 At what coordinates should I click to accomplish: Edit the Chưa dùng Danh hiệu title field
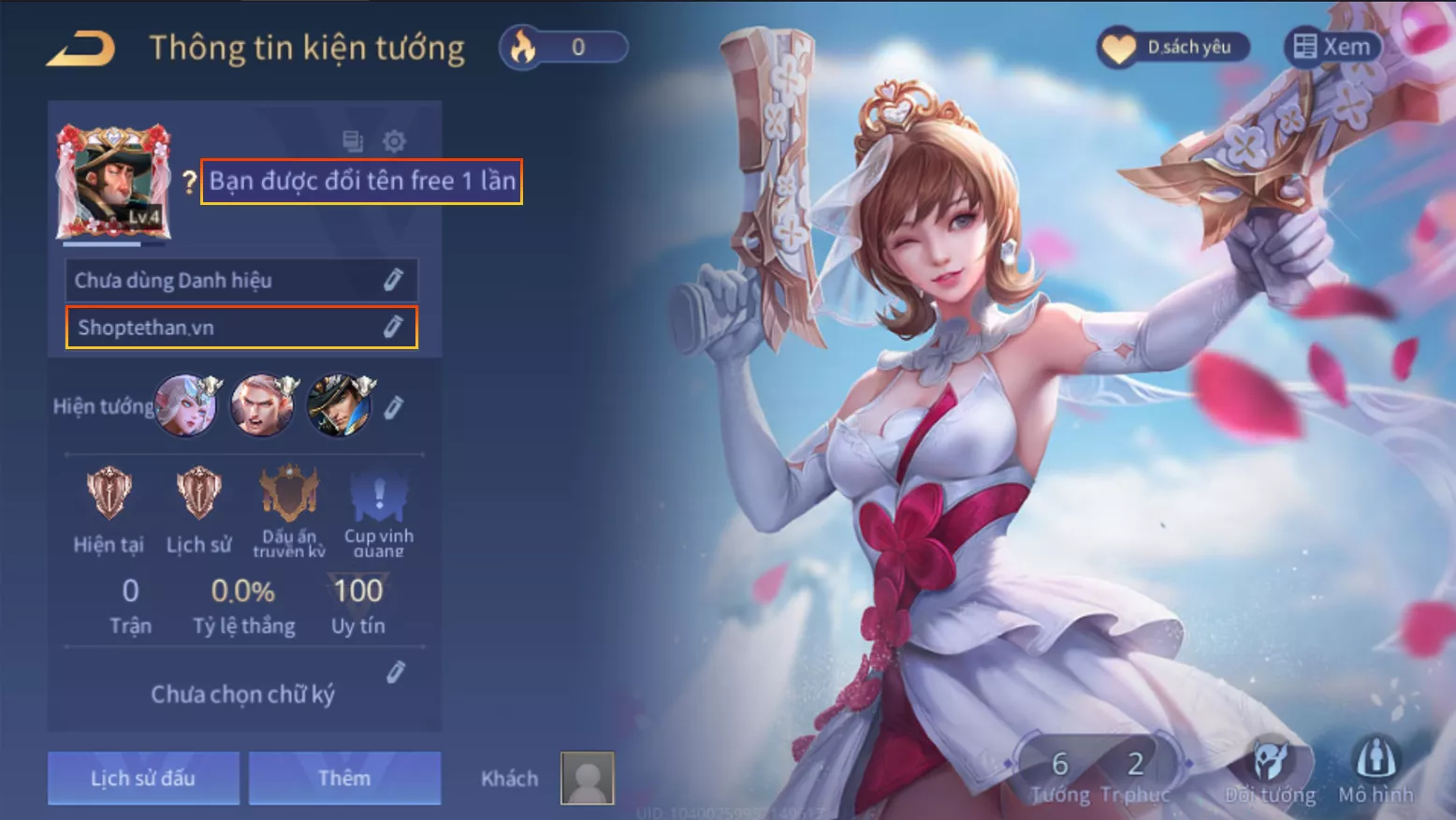[x=393, y=280]
